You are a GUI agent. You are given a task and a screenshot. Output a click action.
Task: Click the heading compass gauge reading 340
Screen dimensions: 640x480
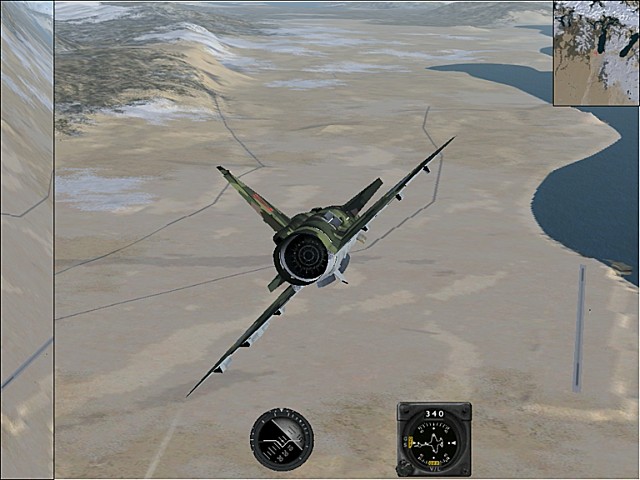point(433,439)
